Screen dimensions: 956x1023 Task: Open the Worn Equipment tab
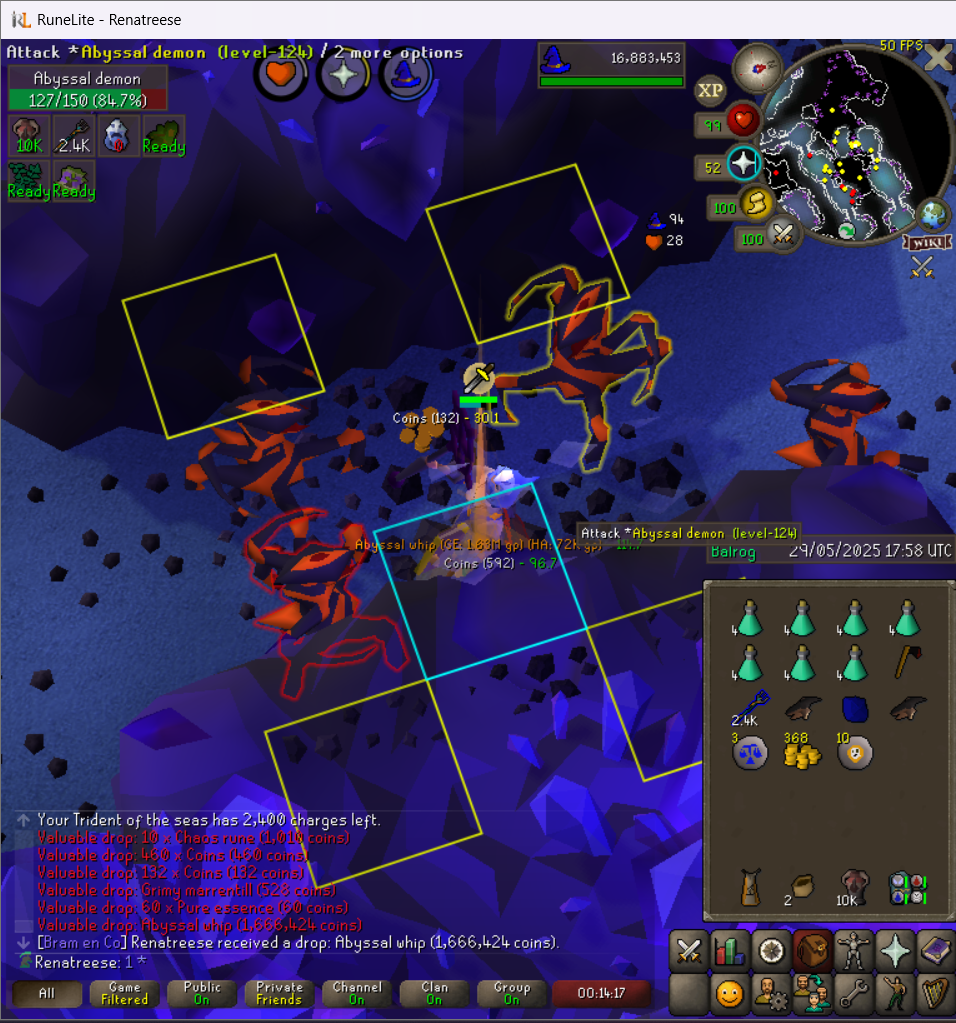pyautogui.click(x=852, y=950)
